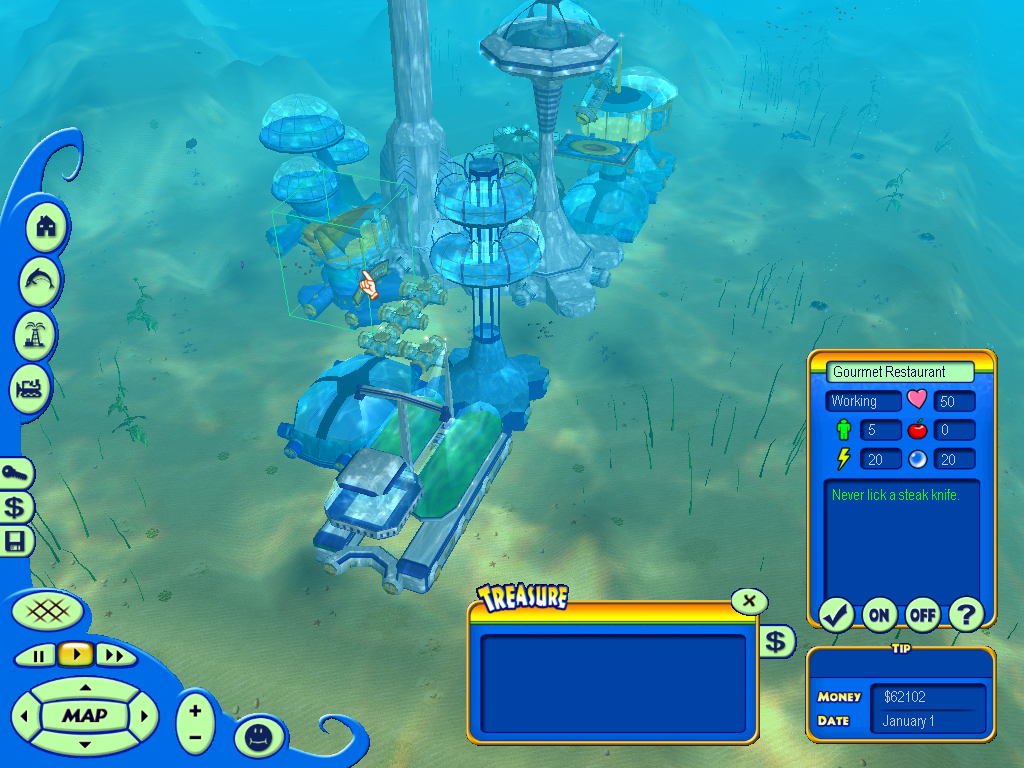Click the dollar button beside Treasure panel
The image size is (1024, 768).
coord(776,641)
